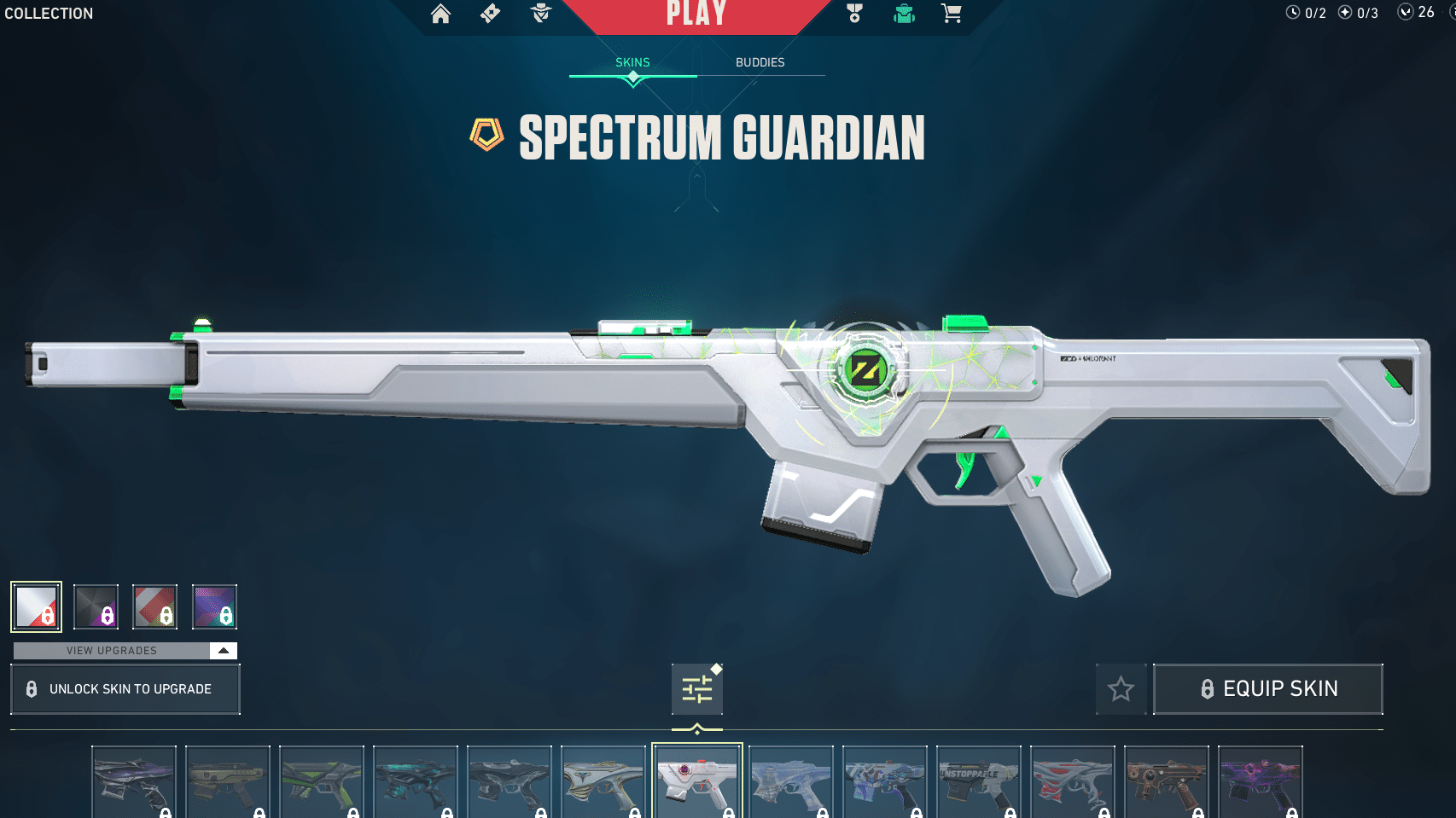This screenshot has width=1456, height=818.
Task: Toggle the favorite star for Spectrum Guardian
Action: pos(1121,688)
